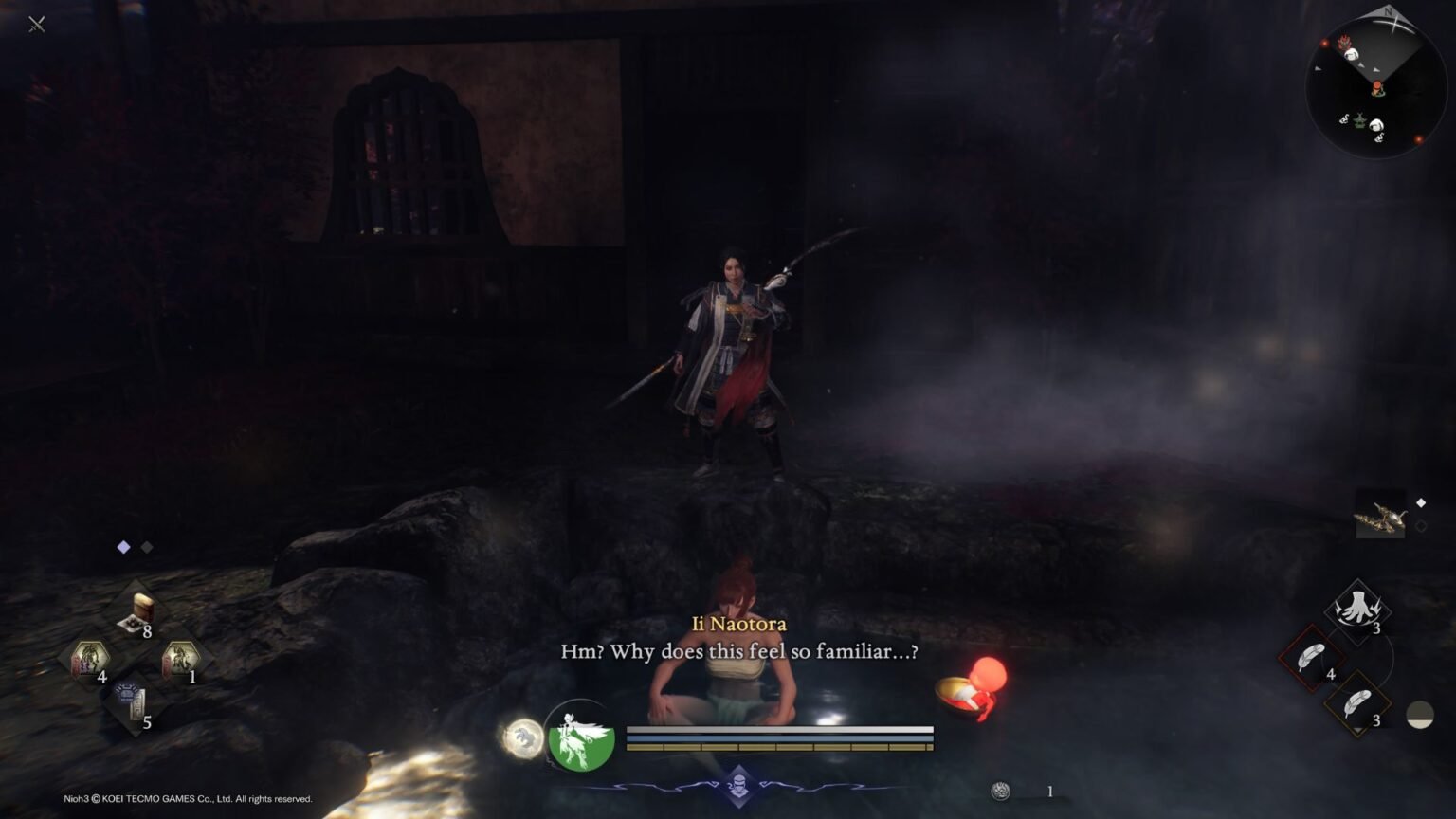The width and height of the screenshot is (1456, 819).
Task: Toggle the dim gray diamond indicator above the items
Action: [146, 546]
